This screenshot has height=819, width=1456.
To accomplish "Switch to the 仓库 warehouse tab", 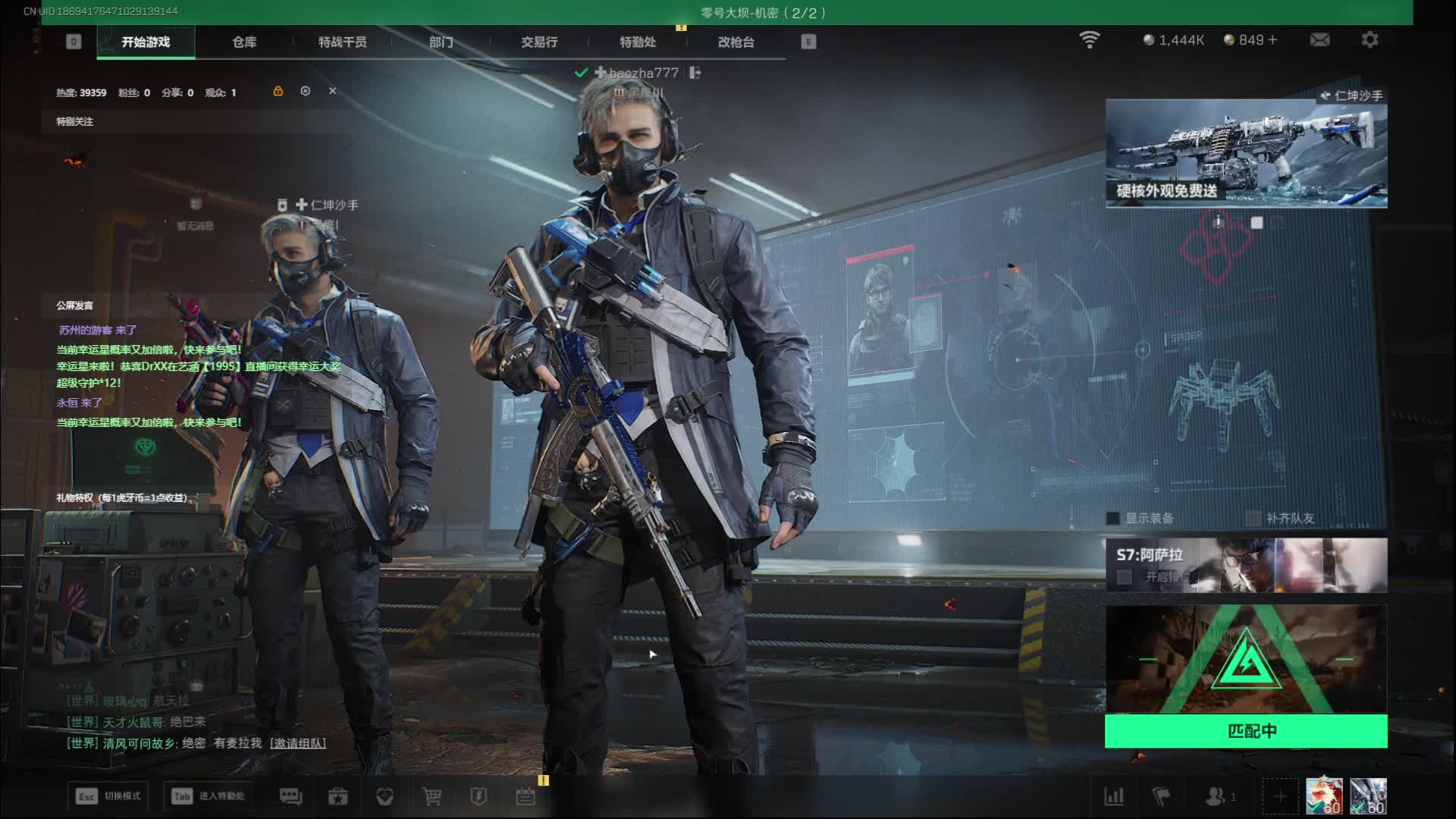I will pos(244,42).
